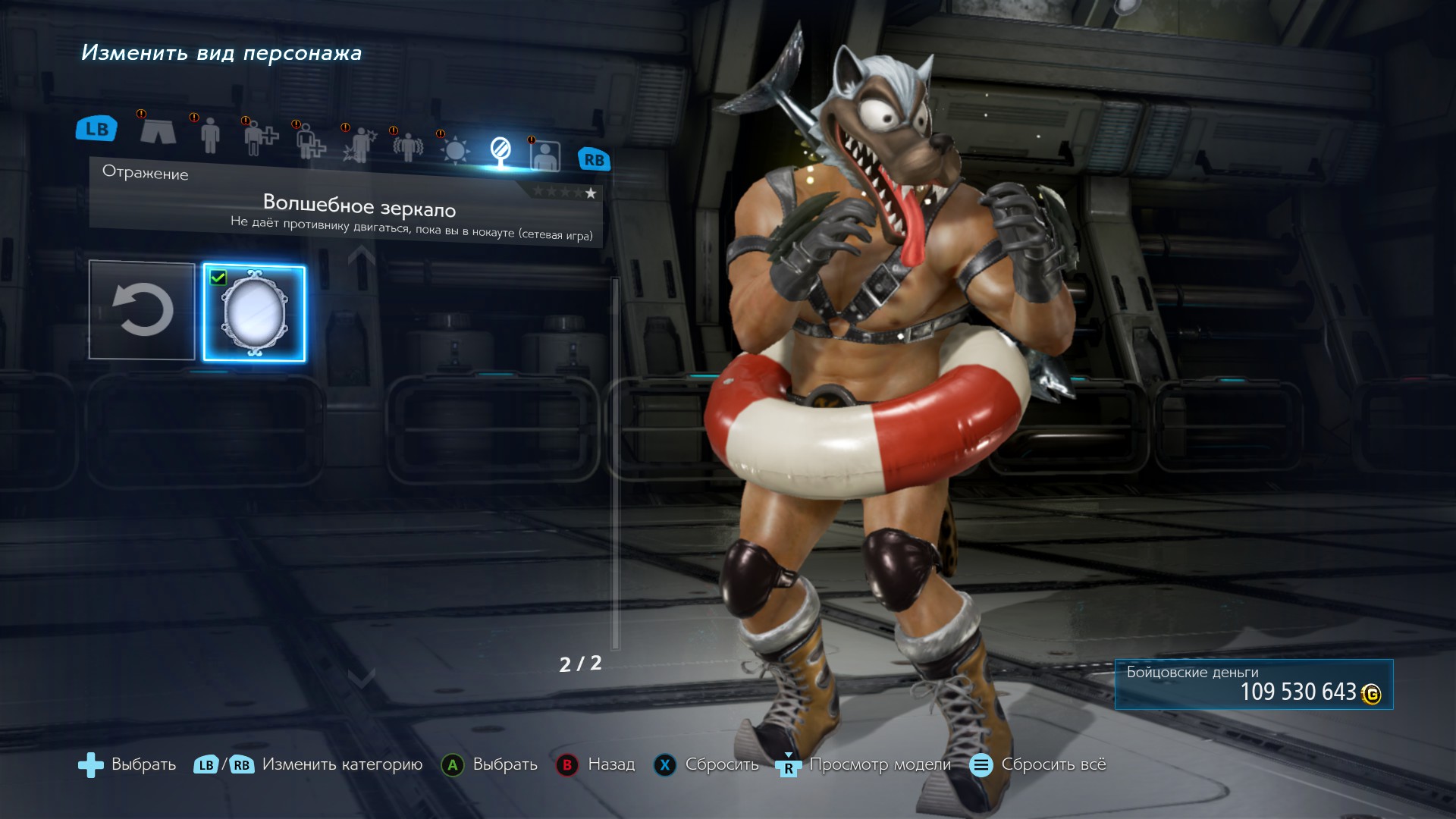Image resolution: width=1456 pixels, height=819 pixels.
Task: Click the list scroll-down arrow
Action: 362,676
